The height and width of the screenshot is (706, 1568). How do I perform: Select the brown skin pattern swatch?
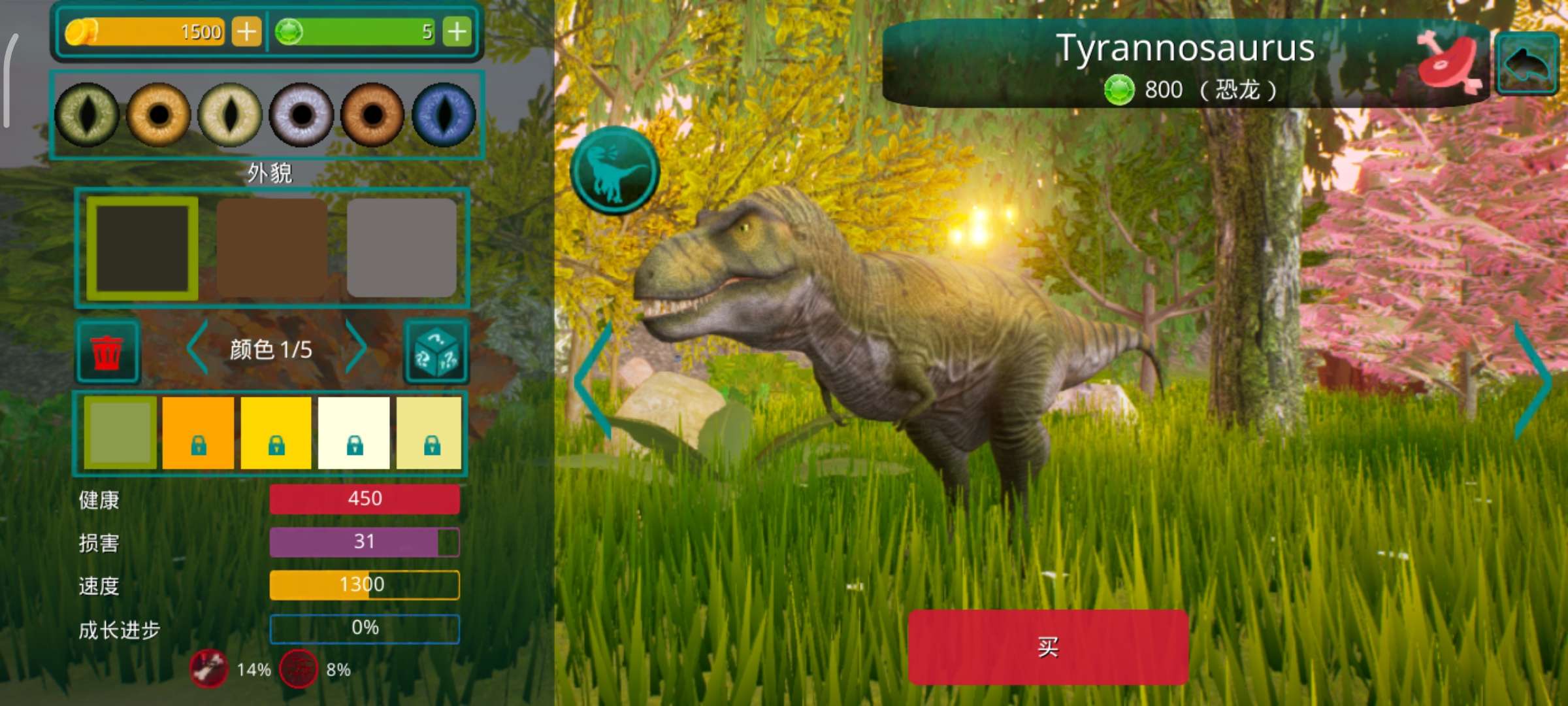click(272, 248)
